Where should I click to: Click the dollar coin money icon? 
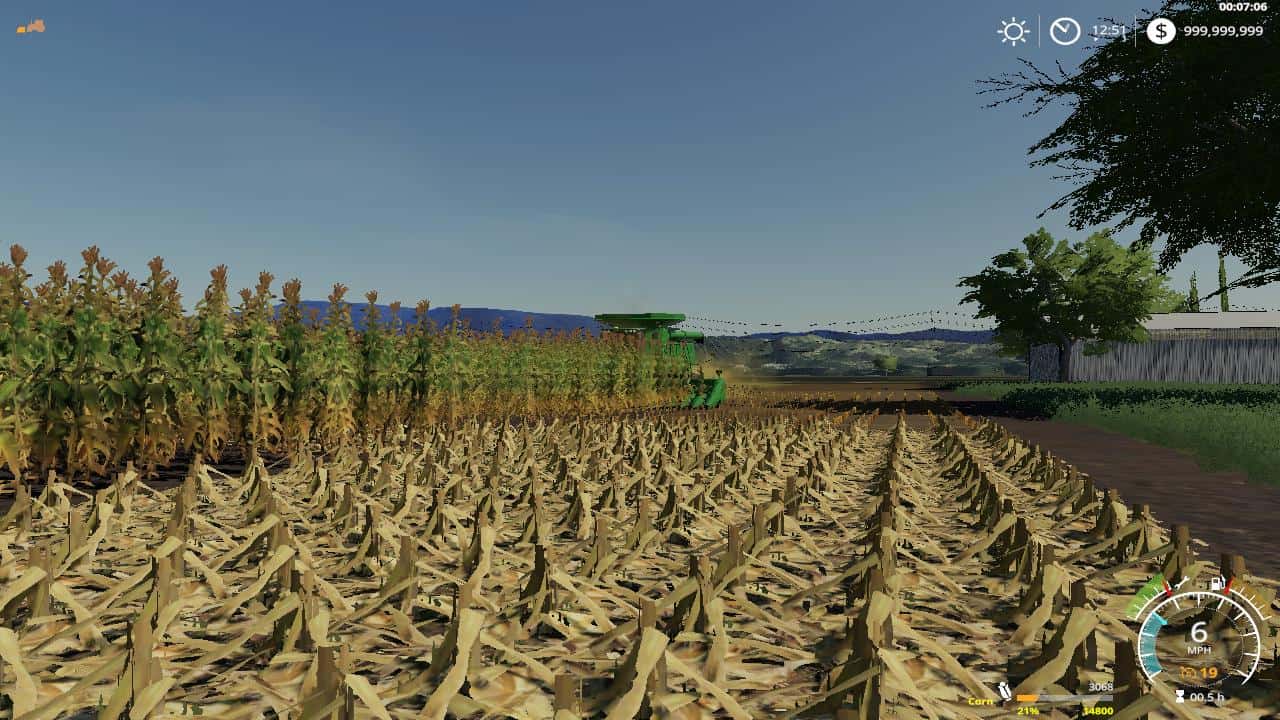tap(1160, 32)
